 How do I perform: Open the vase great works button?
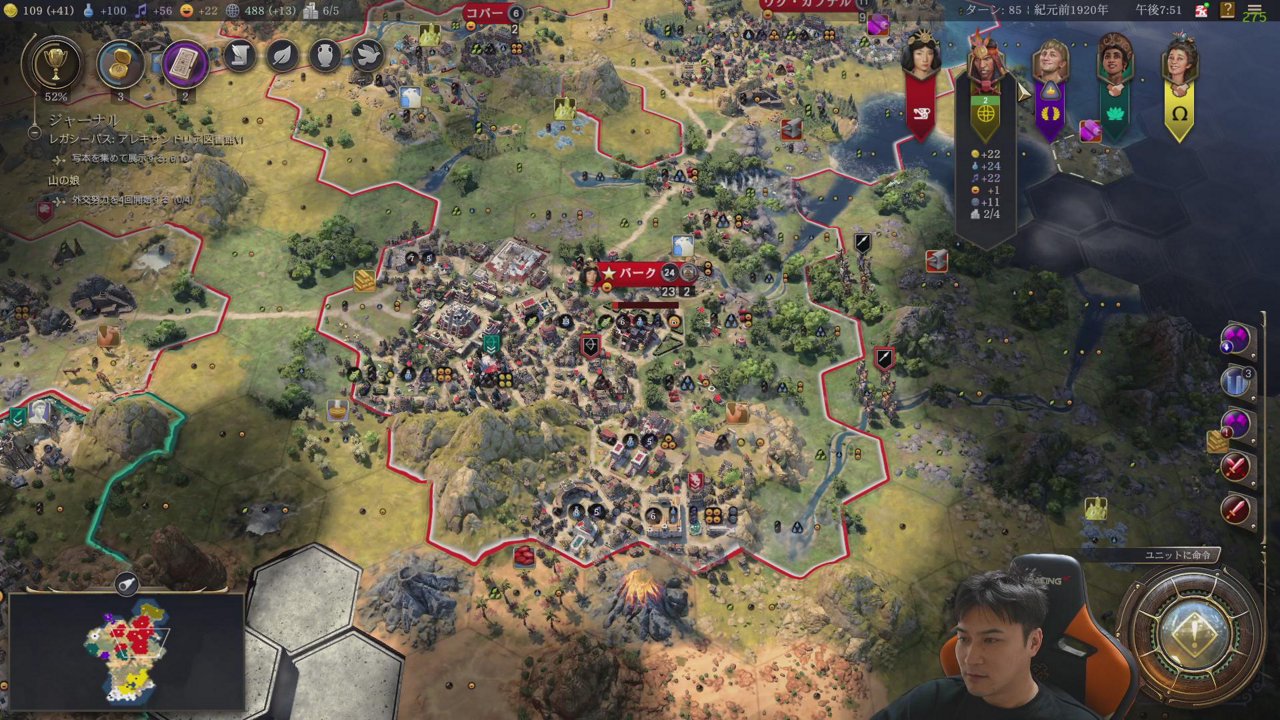325,56
